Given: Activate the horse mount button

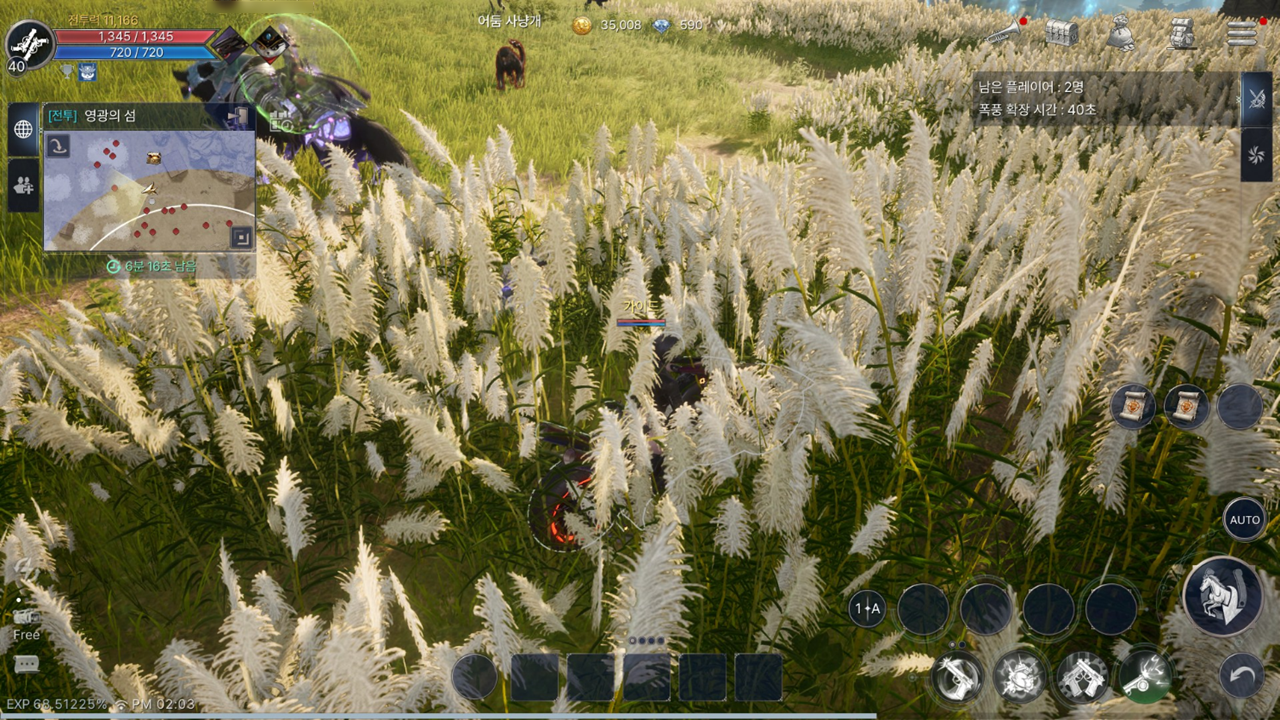Looking at the screenshot, I should click(1222, 596).
